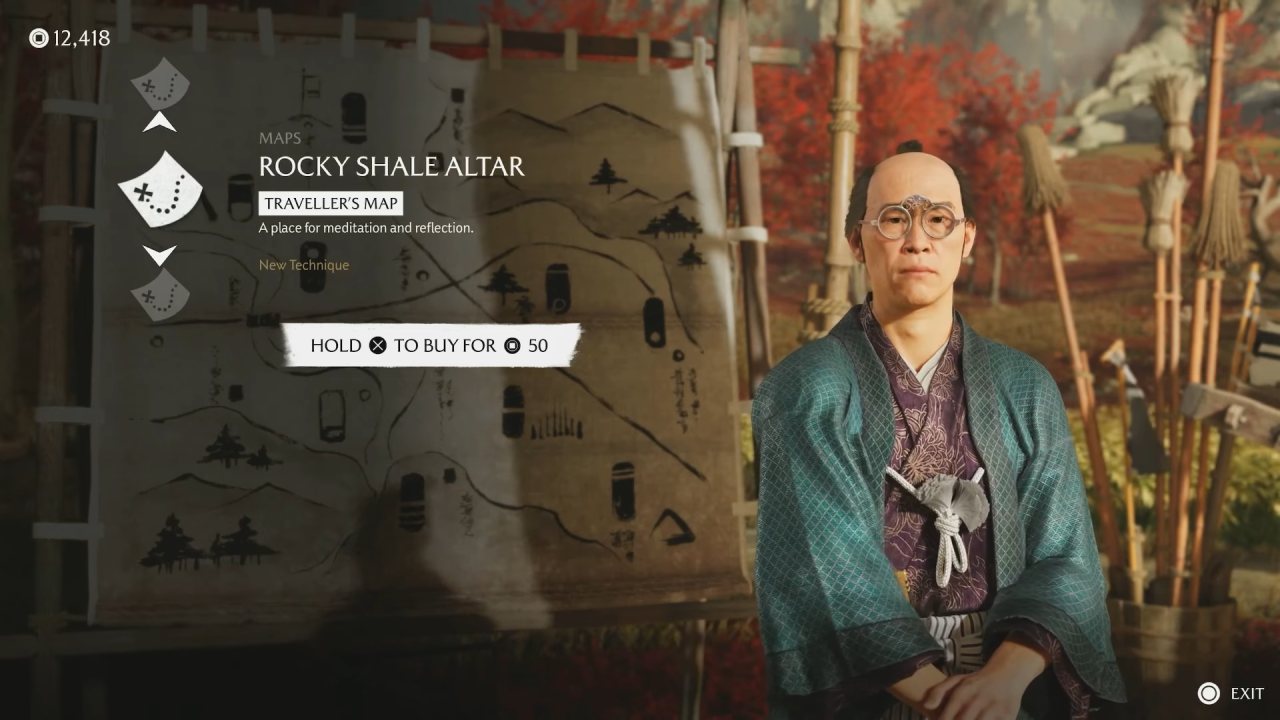This screenshot has height=720, width=1280.
Task: Click the up arrow in the map list
Action: tap(160, 124)
